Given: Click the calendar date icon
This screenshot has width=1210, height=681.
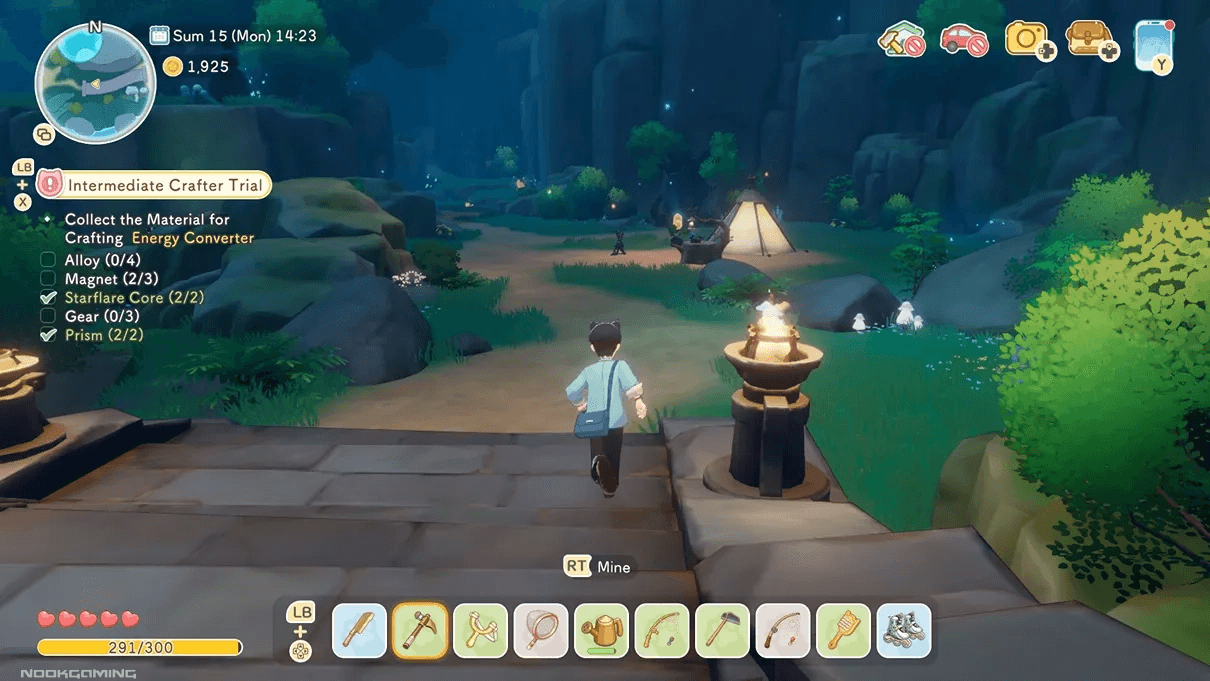Looking at the screenshot, I should [159, 36].
